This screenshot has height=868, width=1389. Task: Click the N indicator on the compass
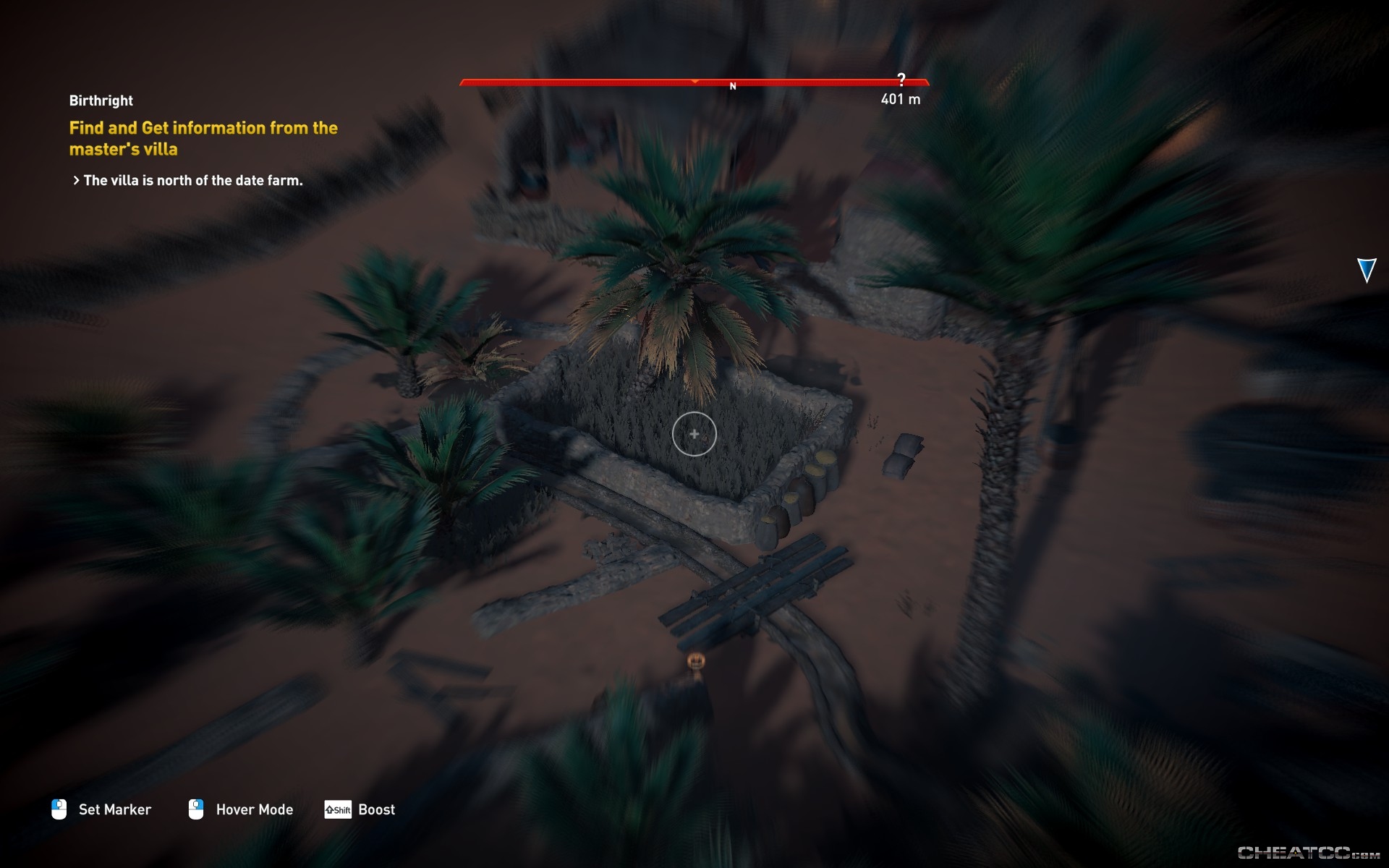point(733,85)
